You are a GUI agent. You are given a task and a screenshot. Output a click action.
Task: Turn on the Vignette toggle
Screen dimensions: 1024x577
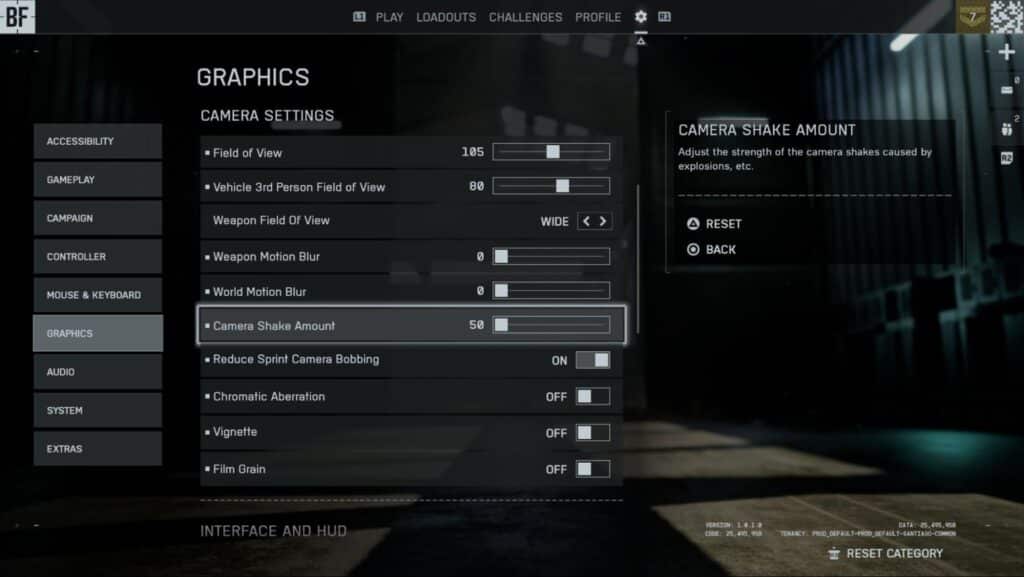pos(592,433)
